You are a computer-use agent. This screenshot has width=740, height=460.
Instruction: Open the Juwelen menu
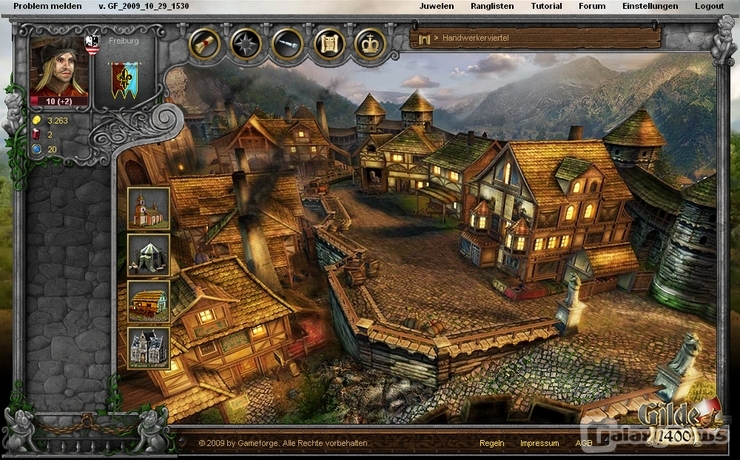pyautogui.click(x=436, y=6)
